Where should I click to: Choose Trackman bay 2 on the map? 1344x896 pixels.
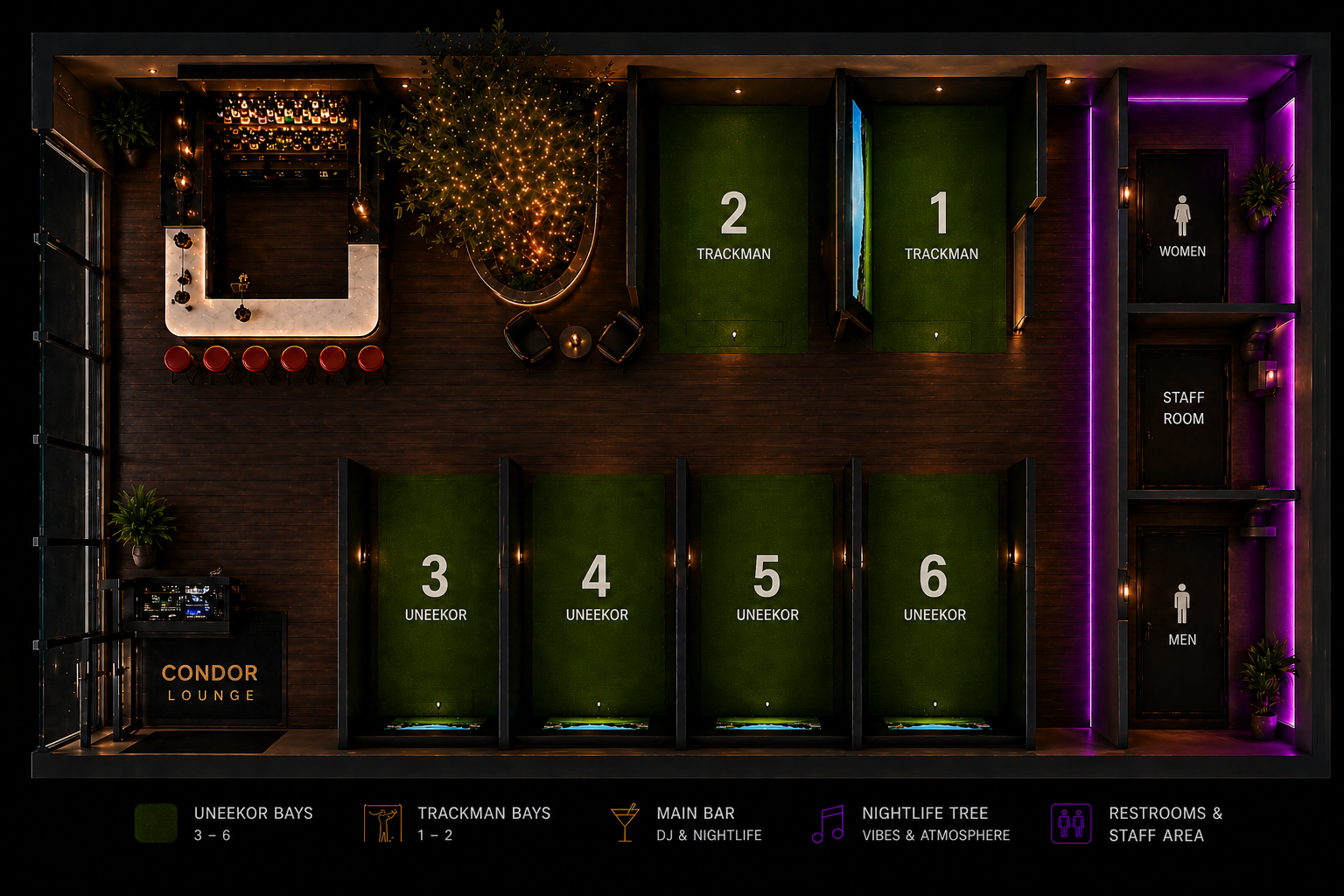(x=733, y=227)
